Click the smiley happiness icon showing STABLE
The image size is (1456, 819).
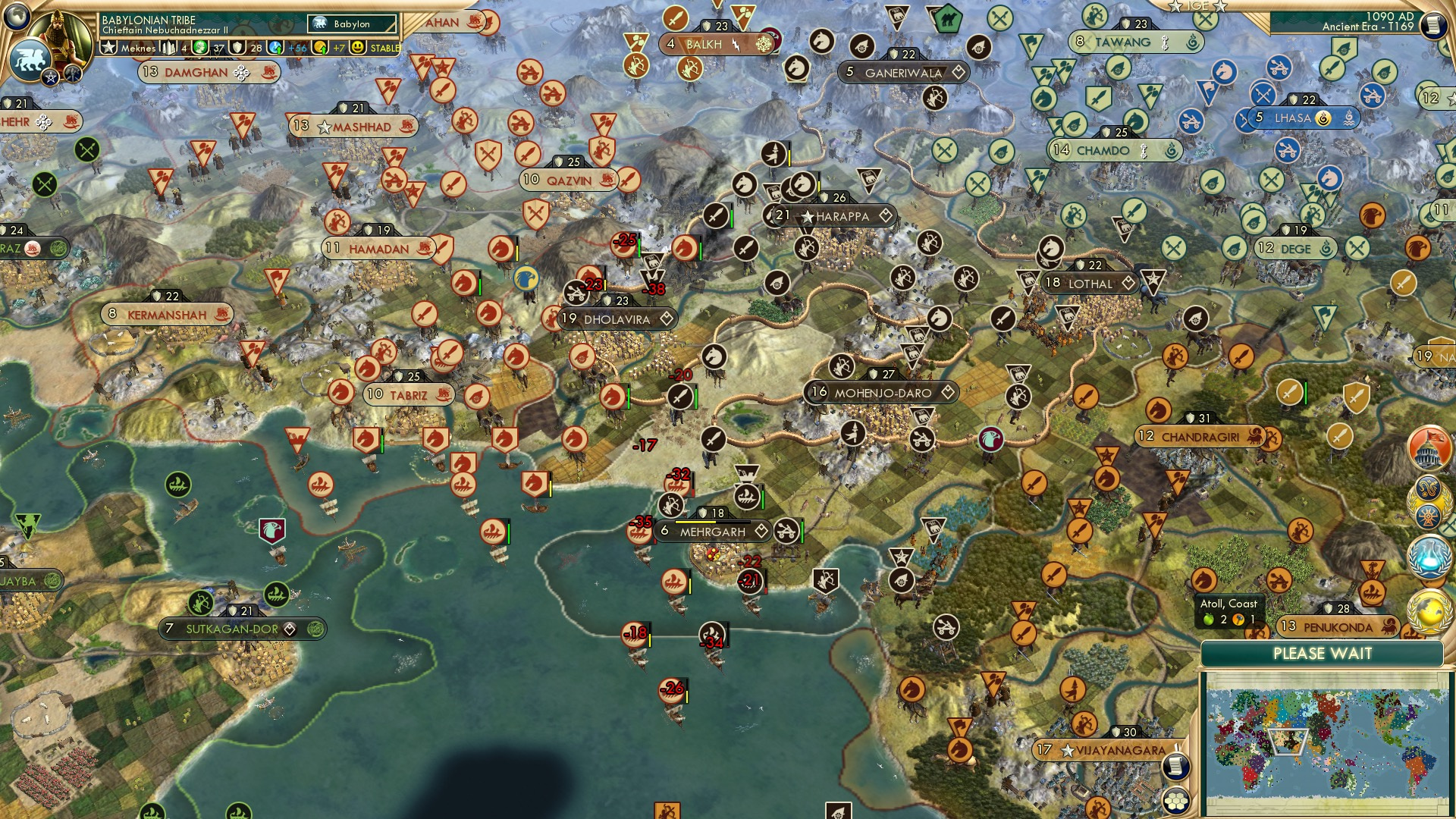(358, 47)
